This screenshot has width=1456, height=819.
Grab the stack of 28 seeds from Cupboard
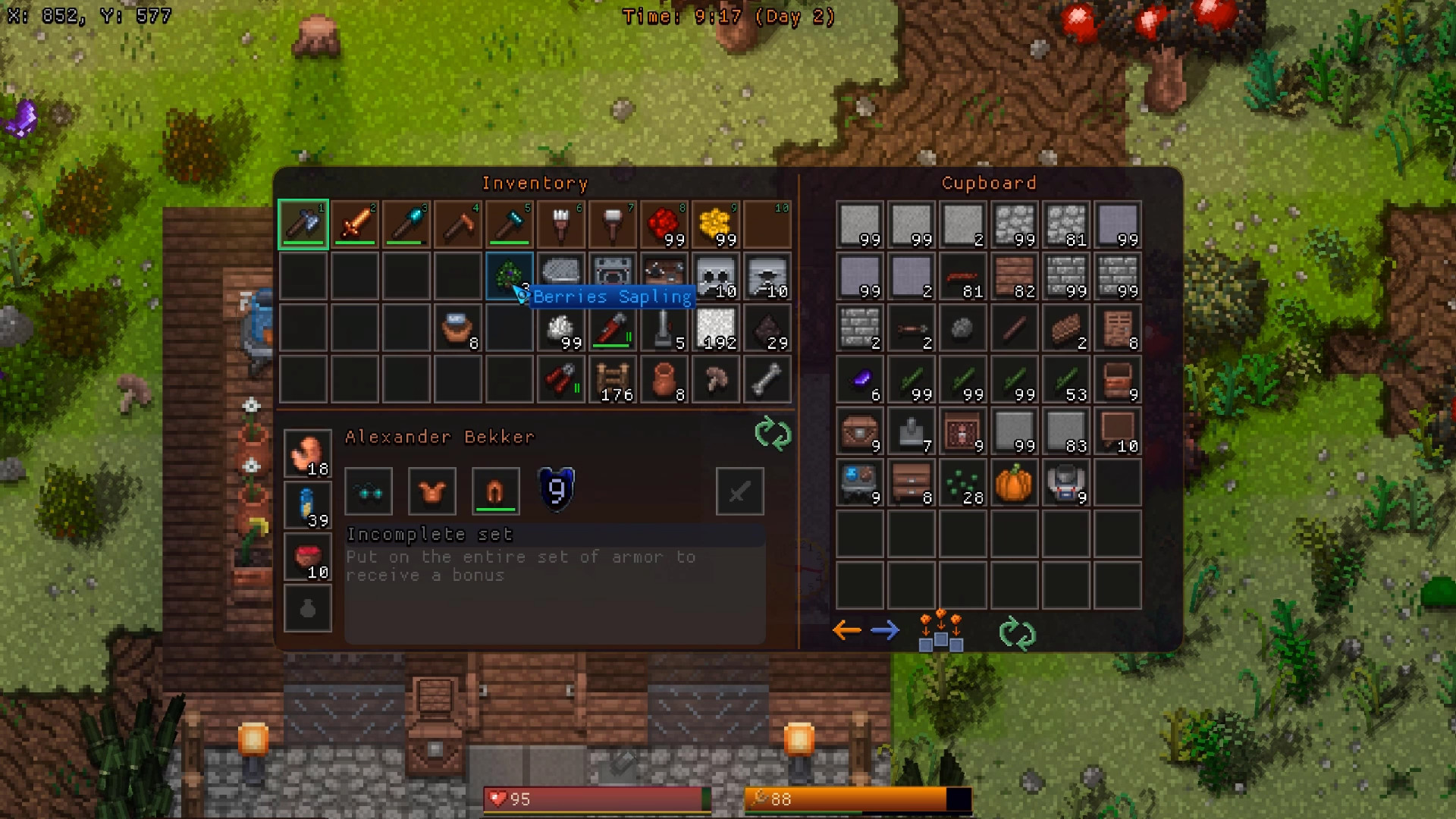[x=963, y=483]
